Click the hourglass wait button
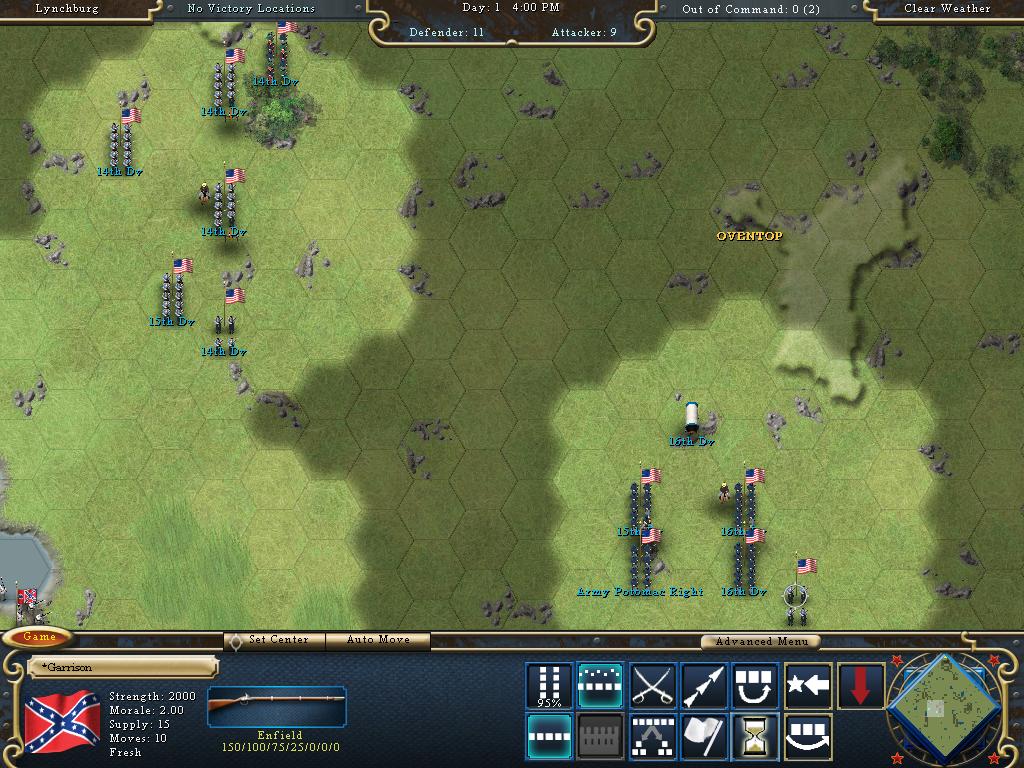Image resolution: width=1024 pixels, height=768 pixels. (x=756, y=736)
